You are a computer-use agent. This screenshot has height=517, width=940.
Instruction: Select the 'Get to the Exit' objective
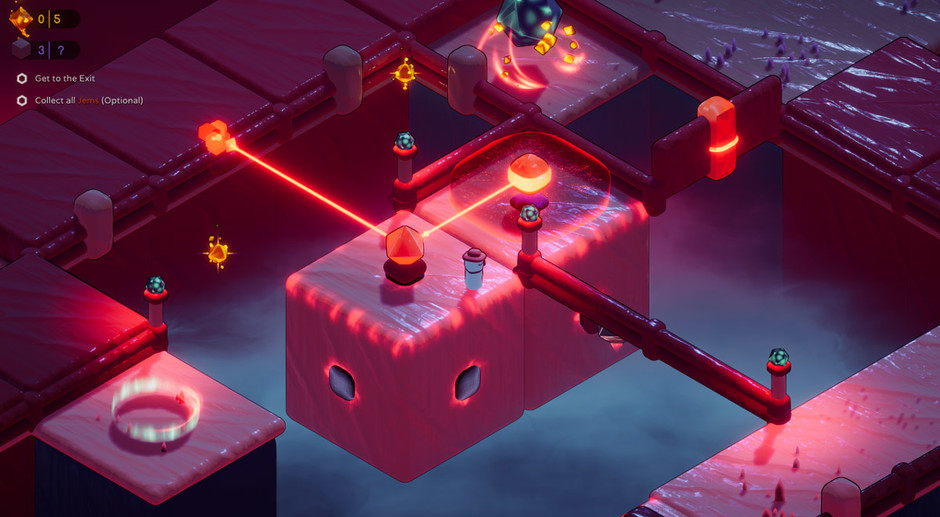pos(64,78)
